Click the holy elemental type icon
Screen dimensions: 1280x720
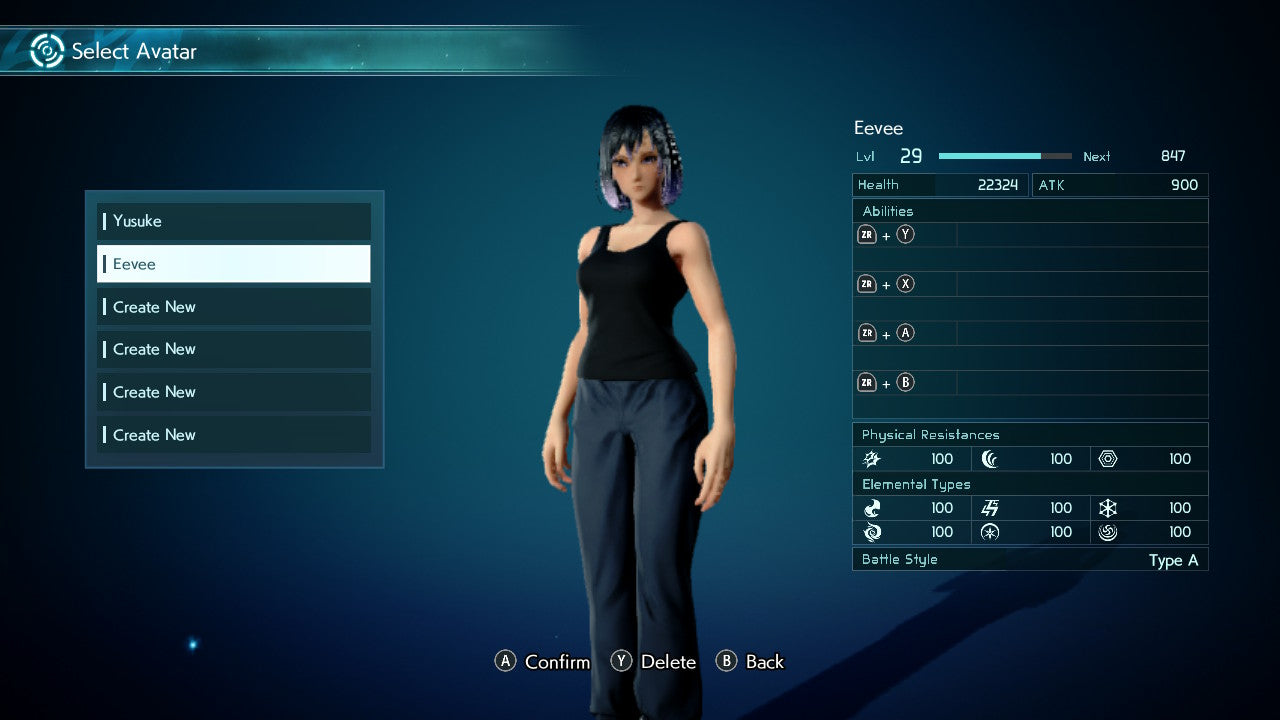(990, 532)
